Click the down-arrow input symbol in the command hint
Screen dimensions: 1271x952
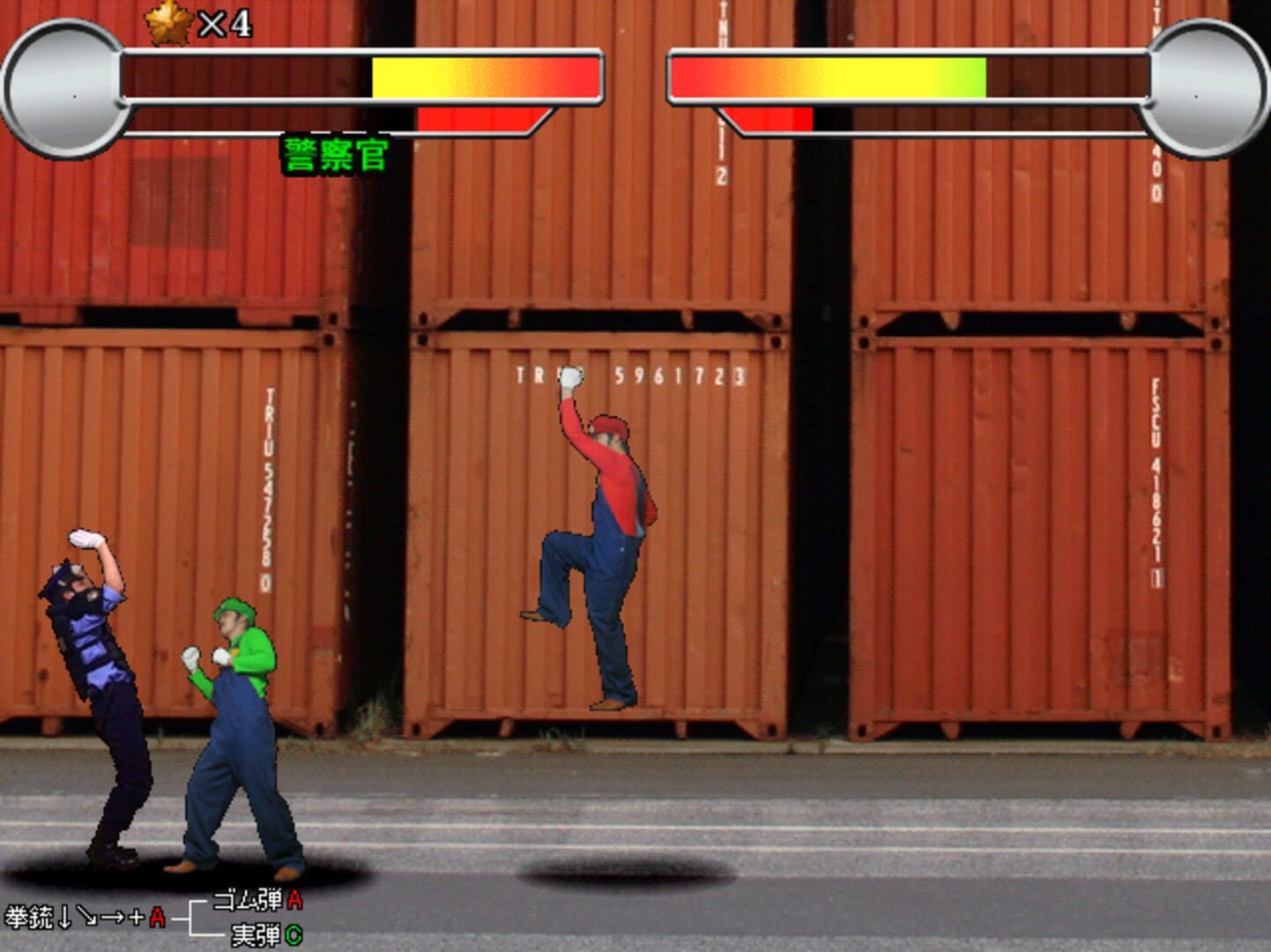pyautogui.click(x=64, y=918)
